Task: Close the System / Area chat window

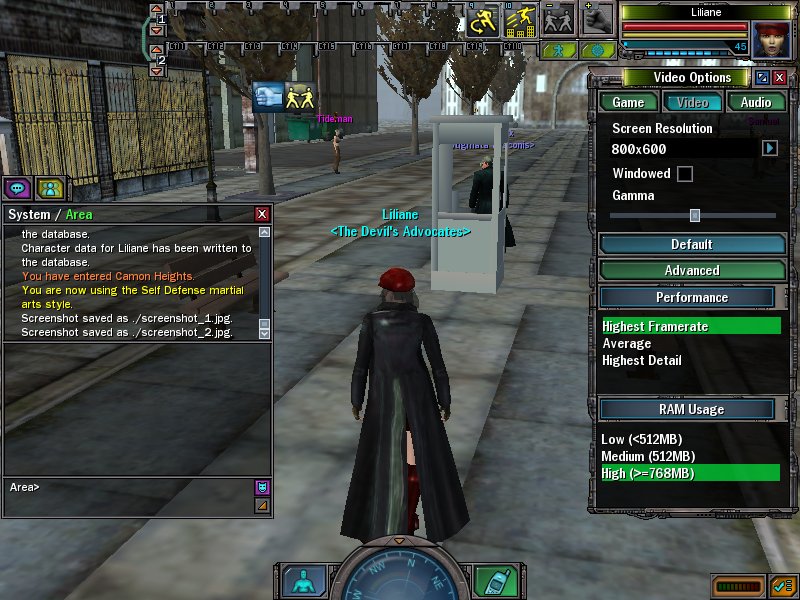Action: pyautogui.click(x=262, y=214)
